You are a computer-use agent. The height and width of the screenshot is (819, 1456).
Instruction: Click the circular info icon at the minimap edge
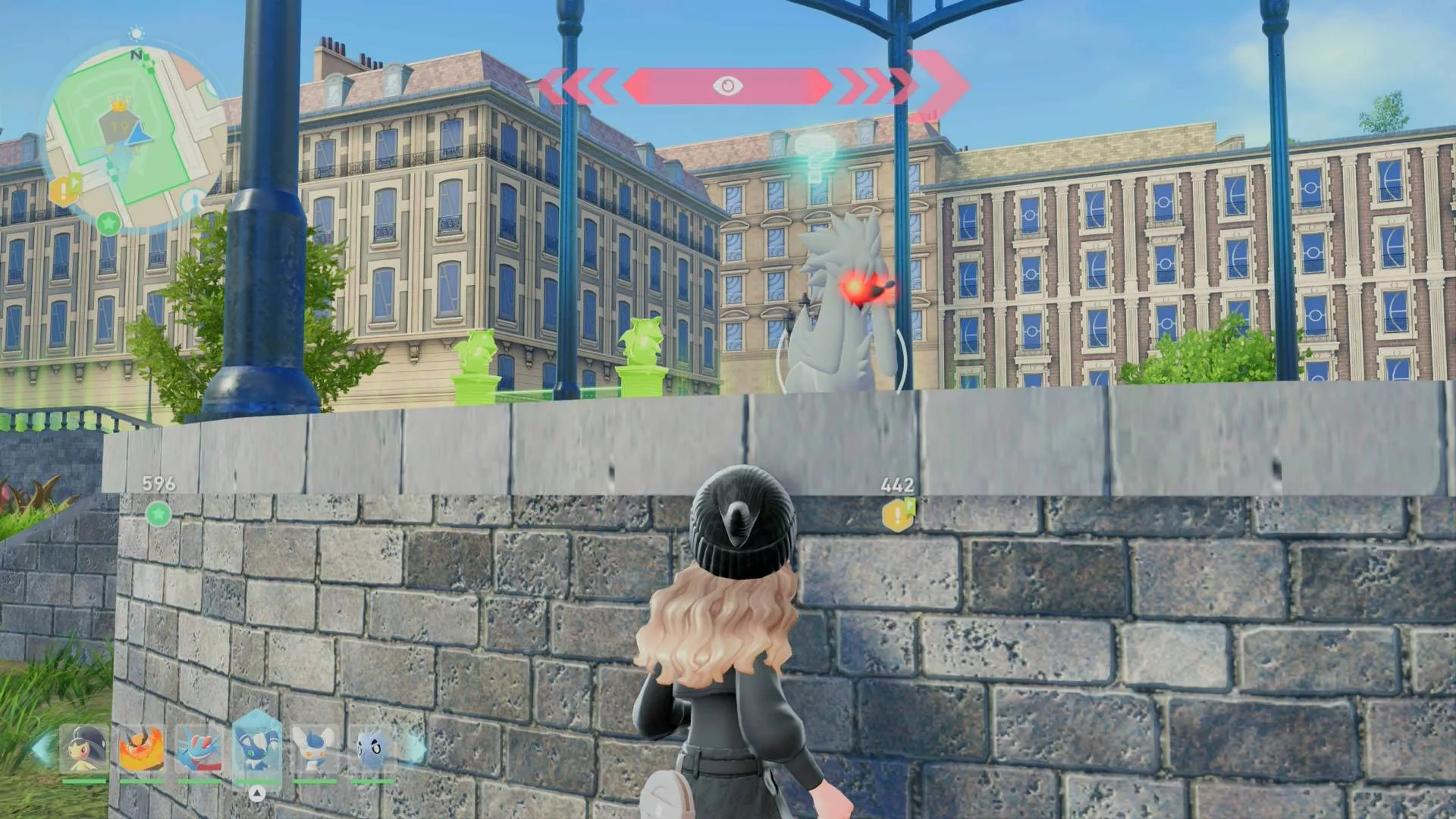tap(193, 199)
